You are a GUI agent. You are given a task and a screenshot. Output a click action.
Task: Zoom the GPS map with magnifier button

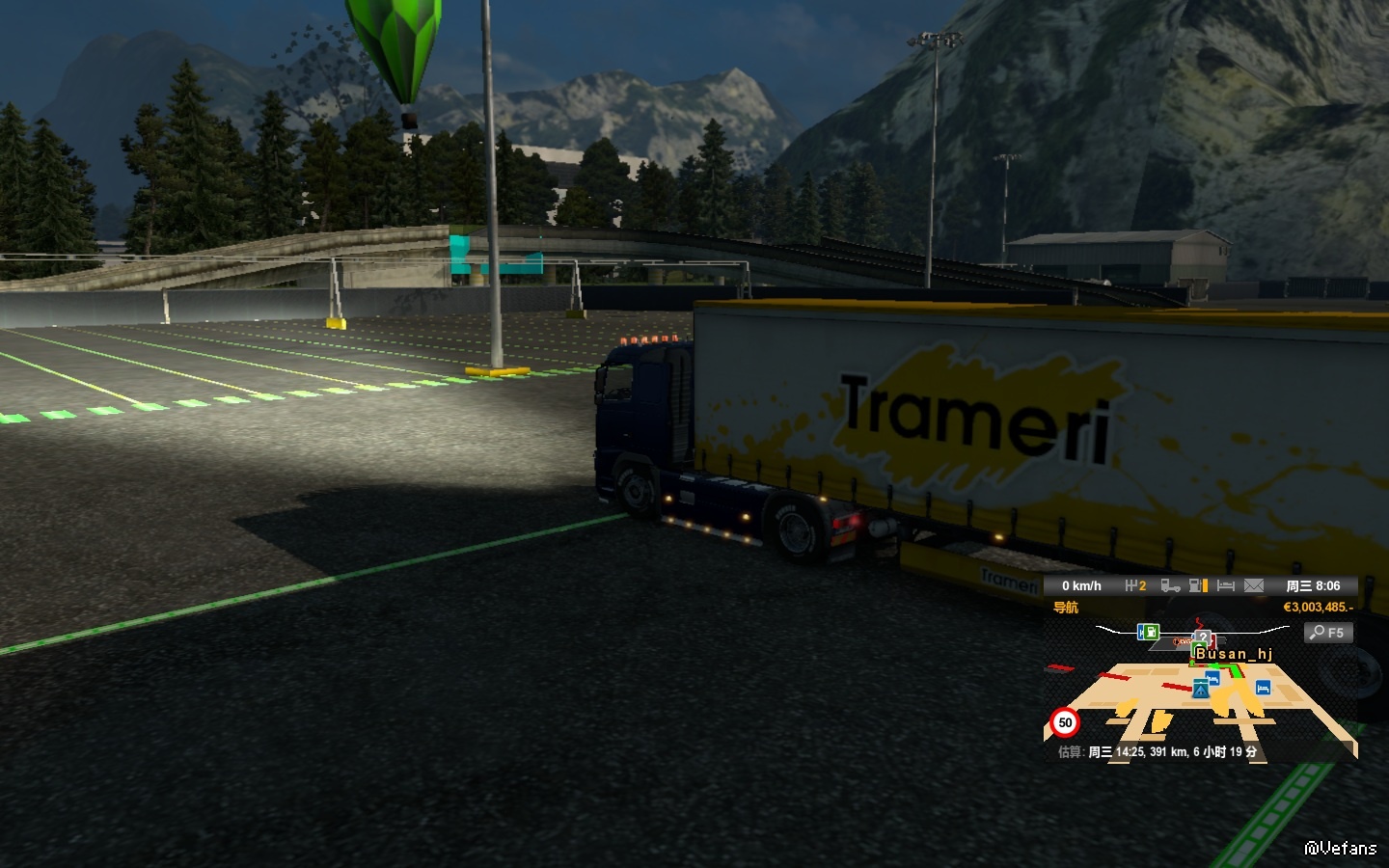tap(1327, 633)
